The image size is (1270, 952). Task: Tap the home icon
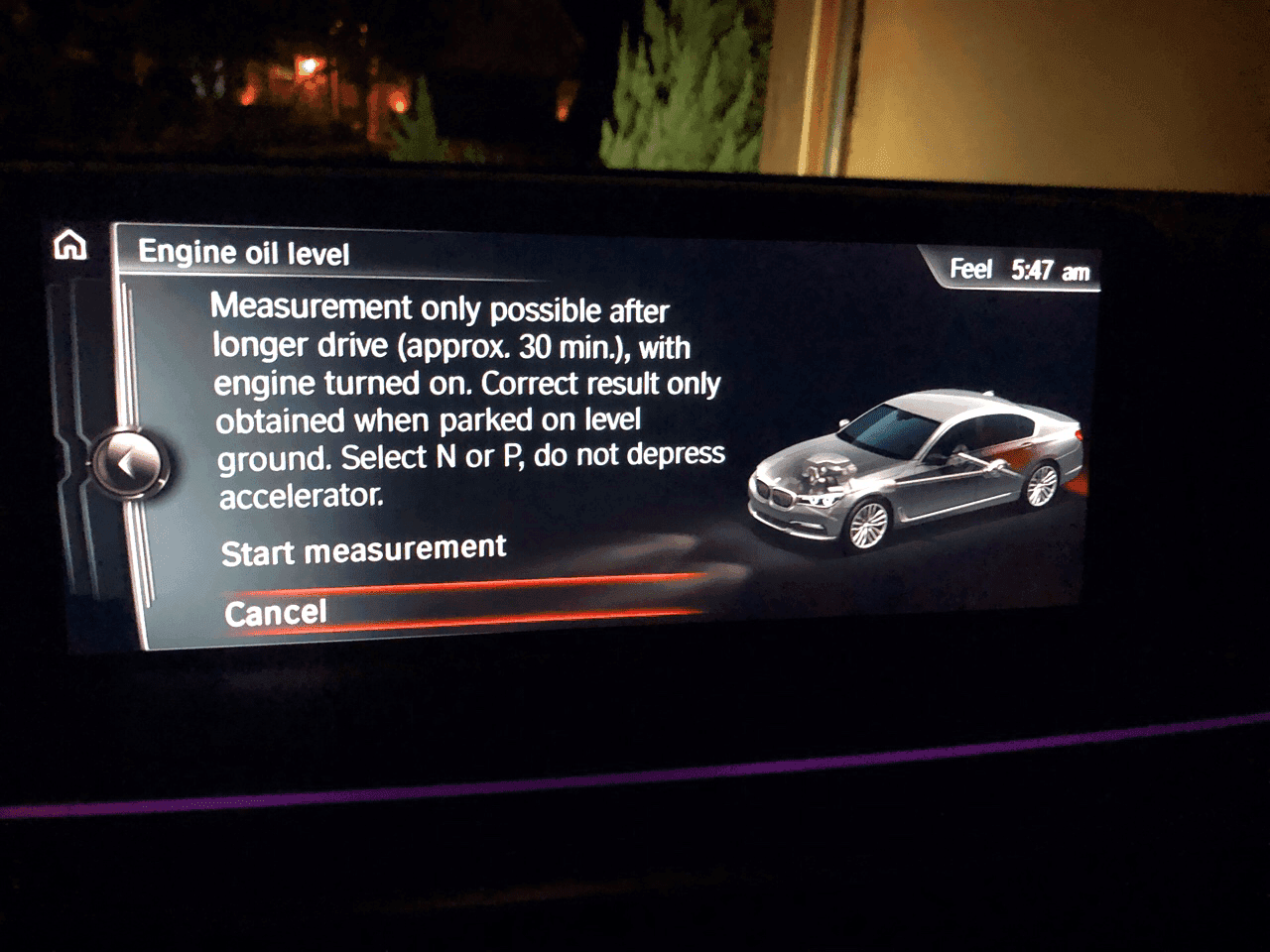[70, 245]
